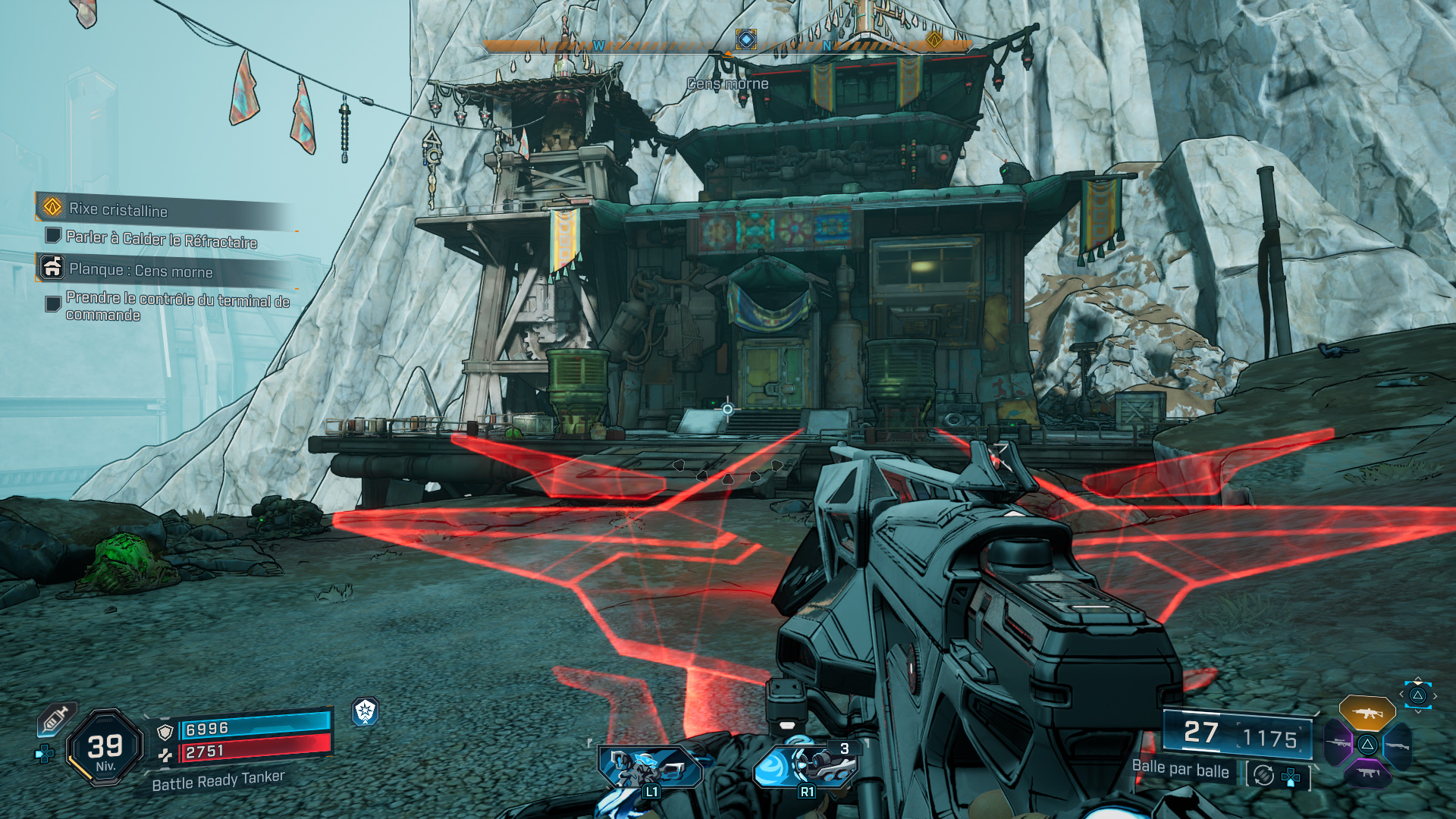Activate the action skill icon
The image size is (1456, 819).
pyautogui.click(x=650, y=767)
